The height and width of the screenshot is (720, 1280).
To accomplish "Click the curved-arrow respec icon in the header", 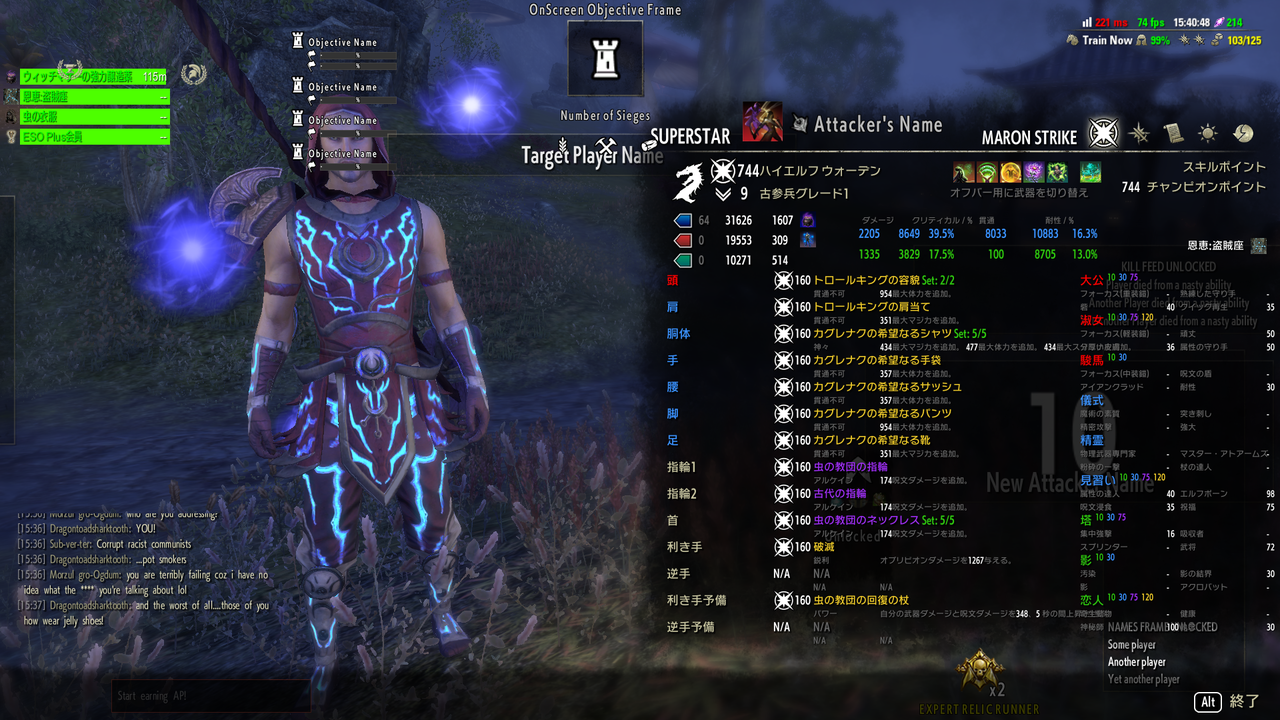I will point(1245,133).
